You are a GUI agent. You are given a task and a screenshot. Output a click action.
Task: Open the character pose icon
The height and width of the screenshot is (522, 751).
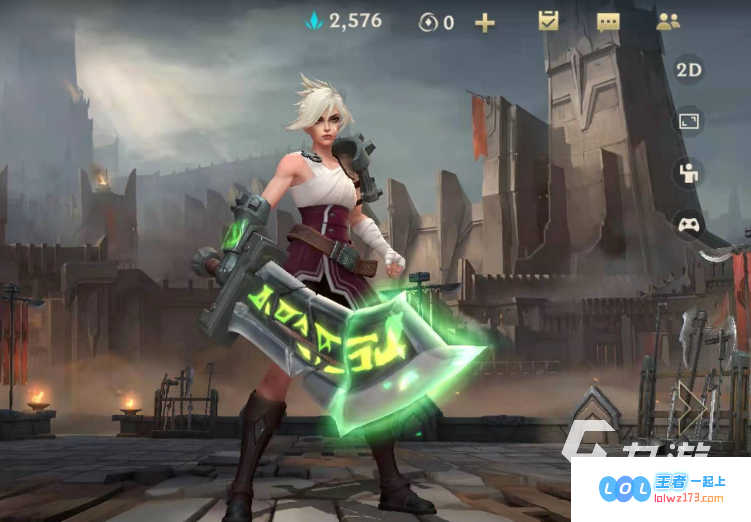(689, 173)
